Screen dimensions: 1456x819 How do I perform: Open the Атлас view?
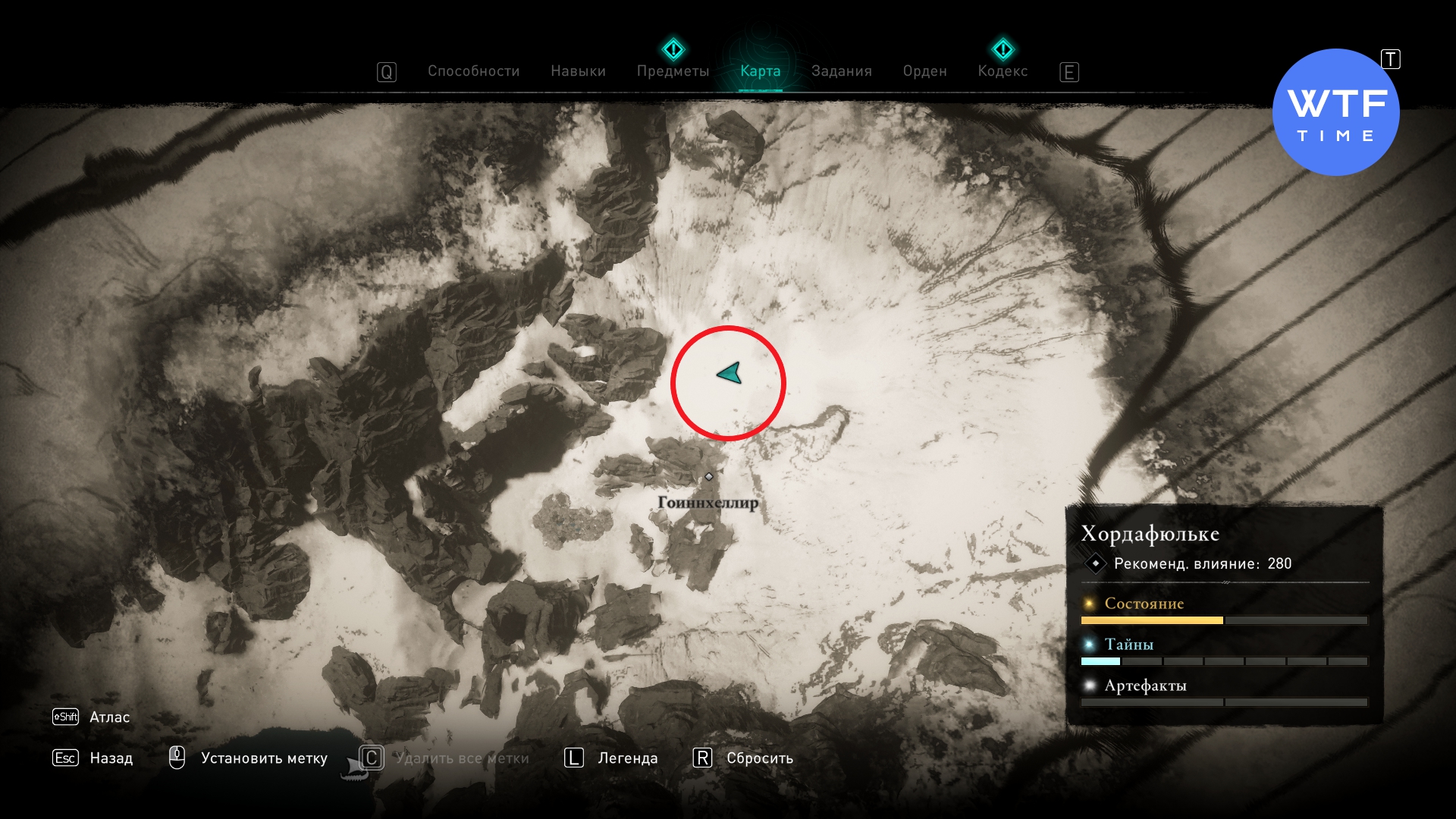pyautogui.click(x=108, y=717)
